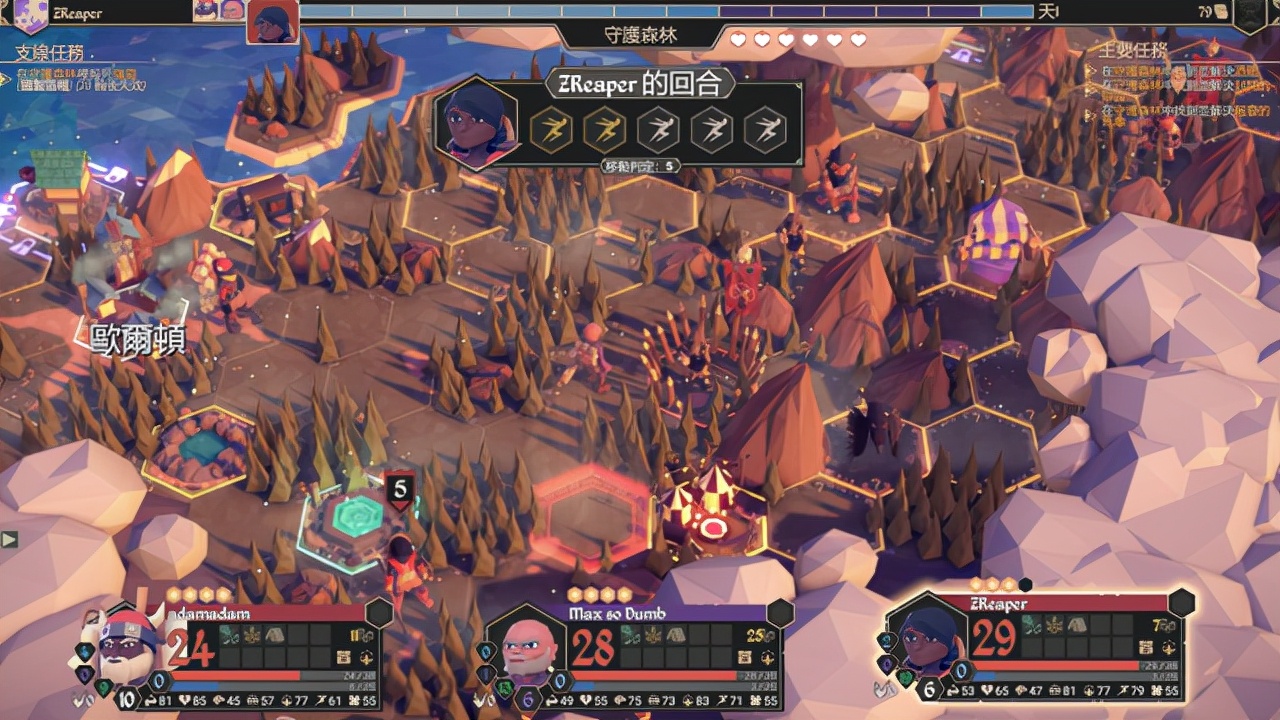Select the red-highlighted hex tile
Viewport: 1280px width, 720px height.
click(x=590, y=511)
